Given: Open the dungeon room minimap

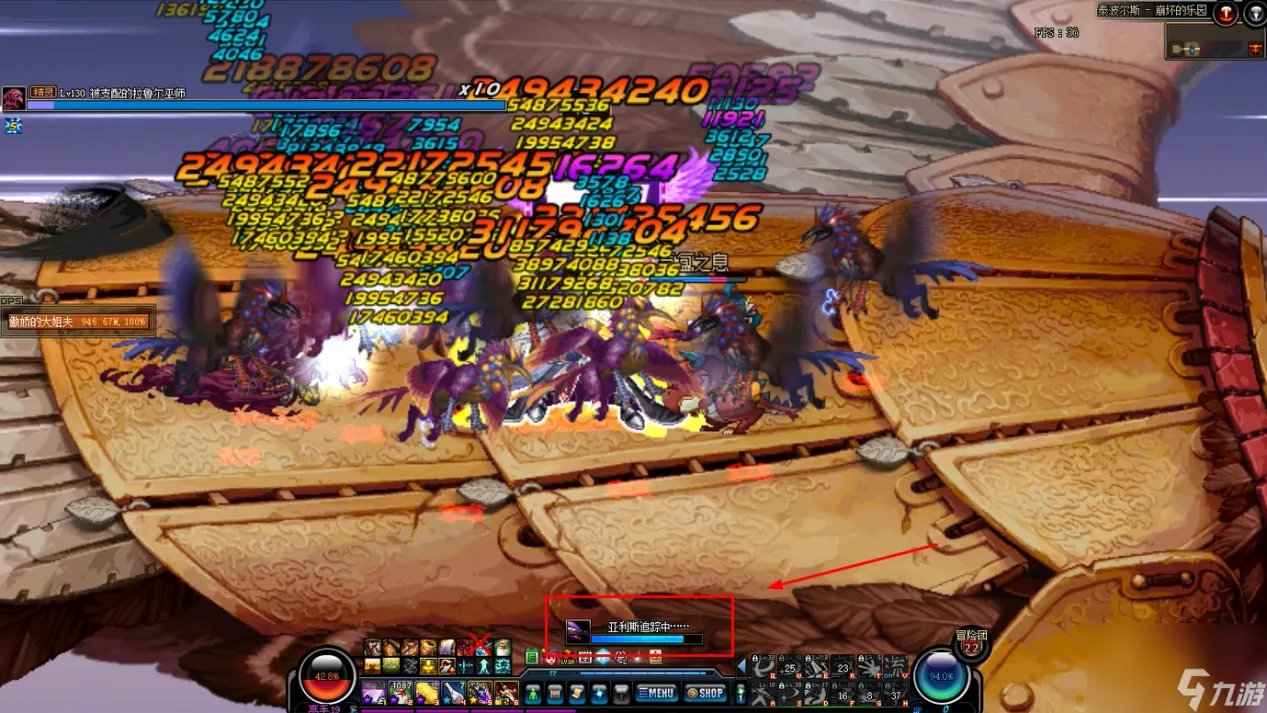Looking at the screenshot, I should point(1214,41).
